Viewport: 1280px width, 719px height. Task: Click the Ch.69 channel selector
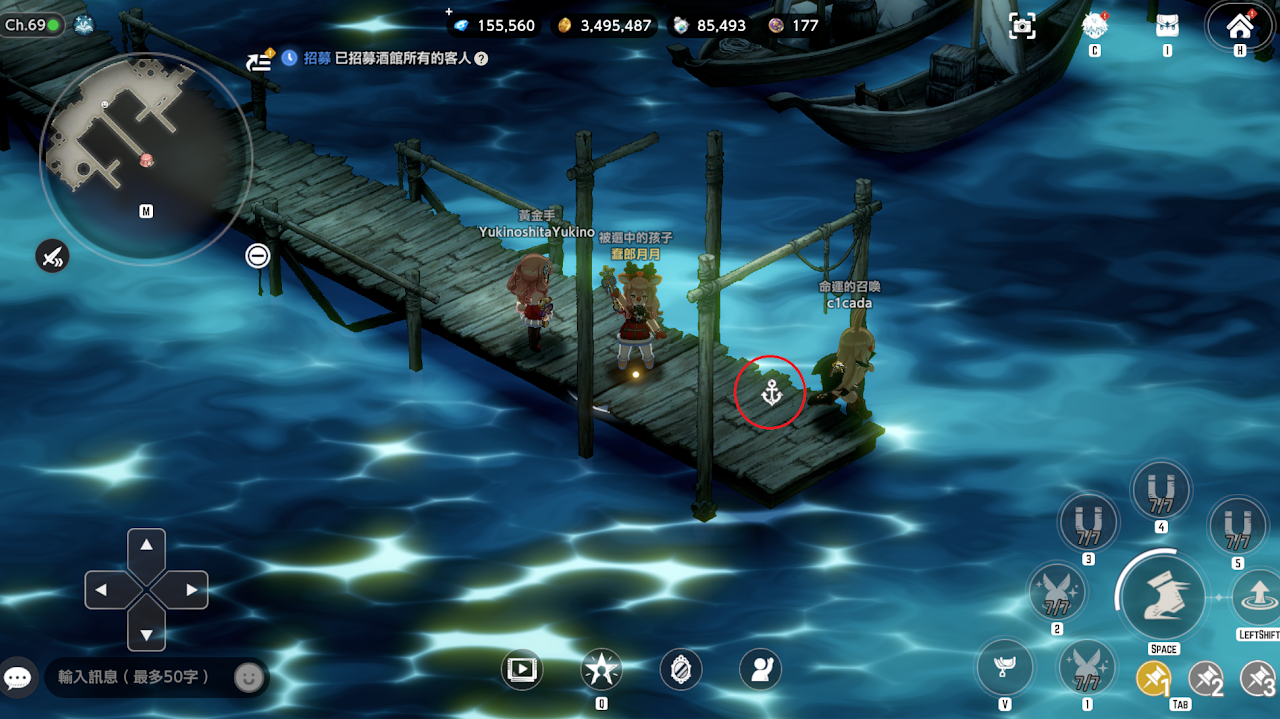click(31, 25)
